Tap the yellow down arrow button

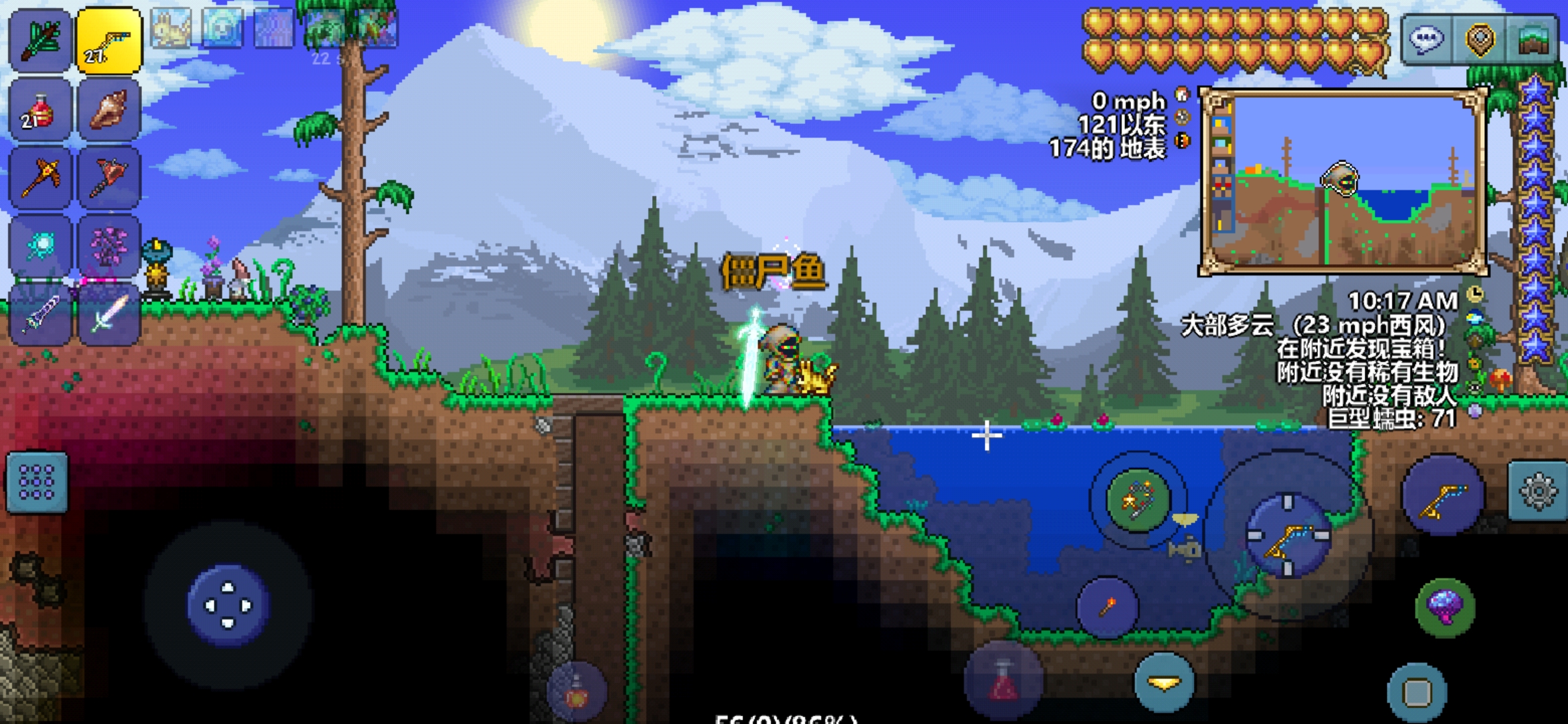pyautogui.click(x=1164, y=682)
